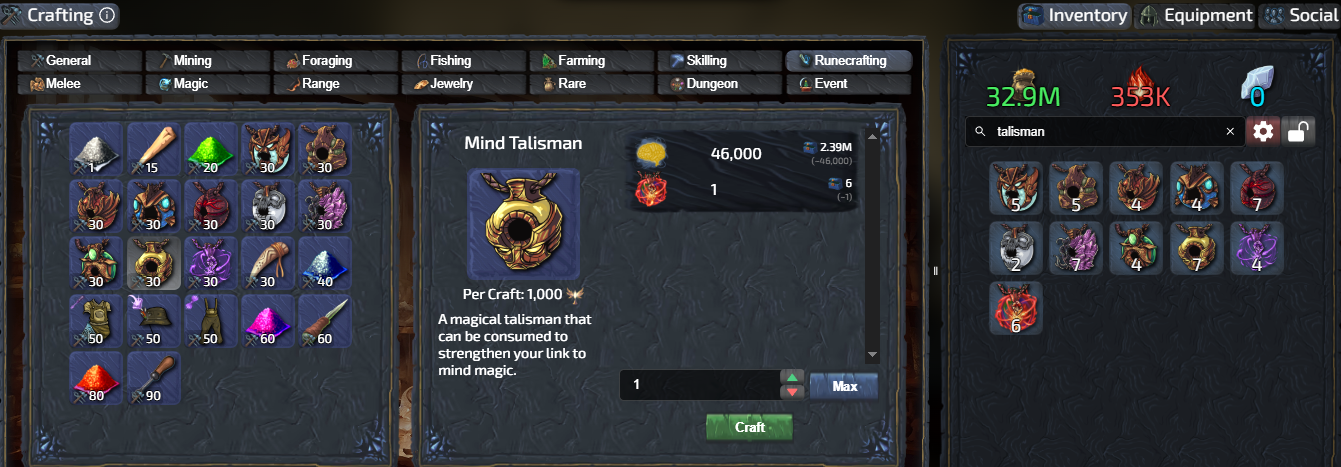Viewport: 1341px width, 467px height.
Task: Switch to the Mining crafting tab
Action: (x=207, y=61)
